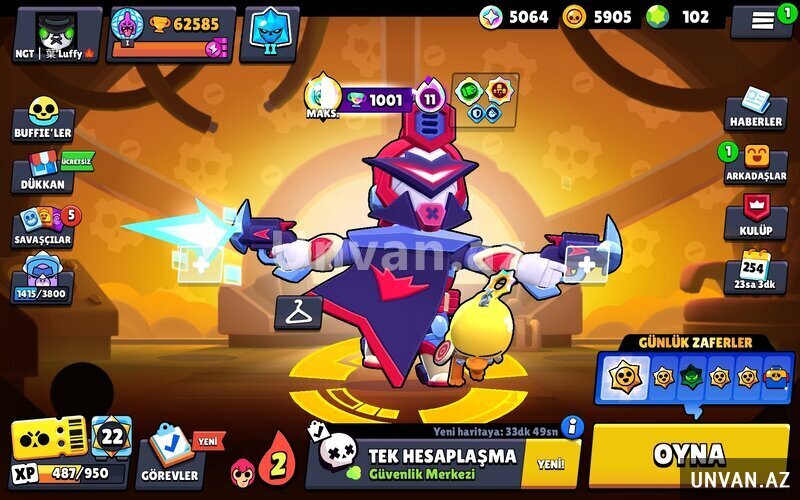Open the ARKADAŞLAR friends list
The image size is (800, 500).
(755, 162)
